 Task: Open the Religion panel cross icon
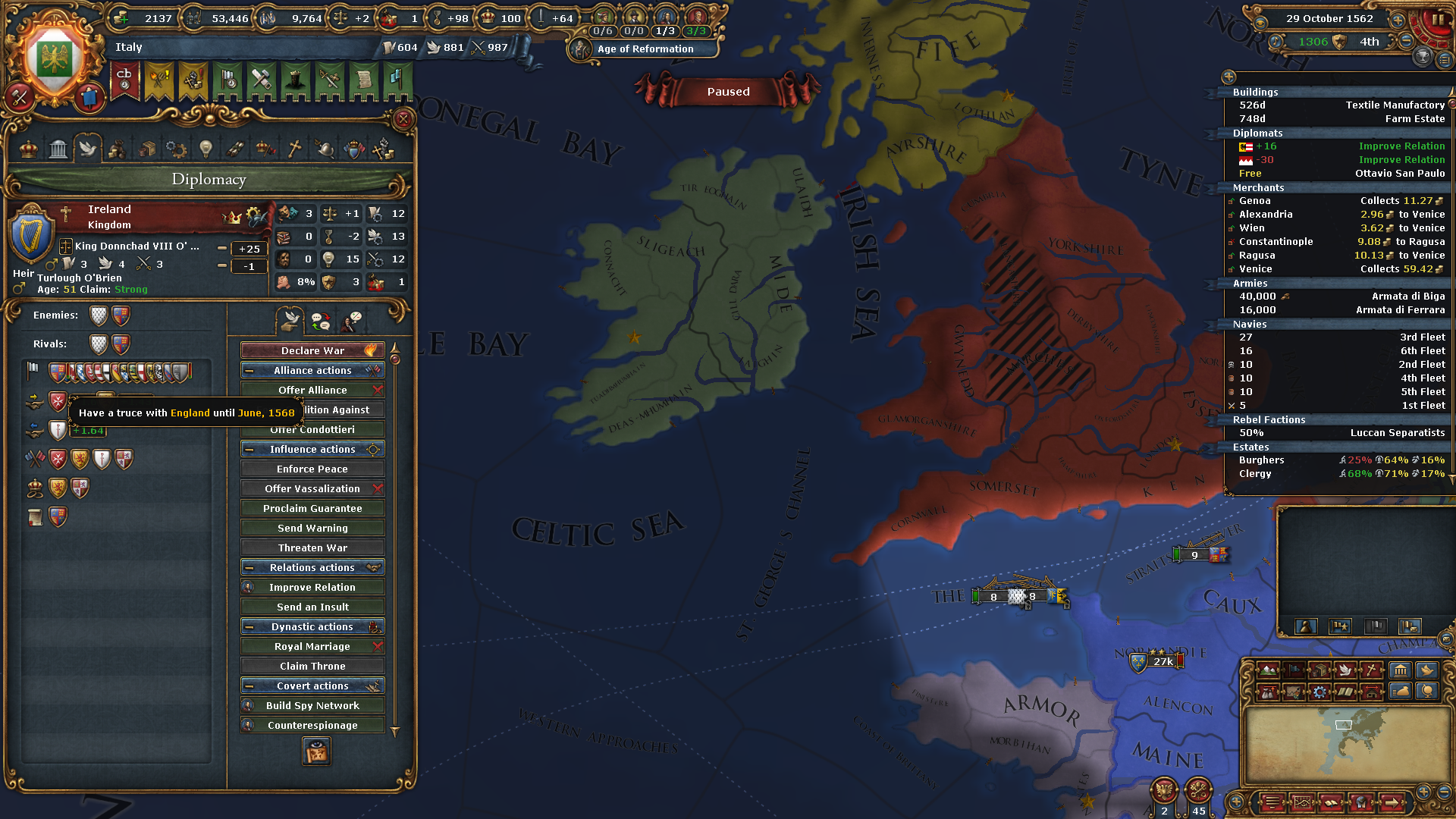tap(294, 148)
